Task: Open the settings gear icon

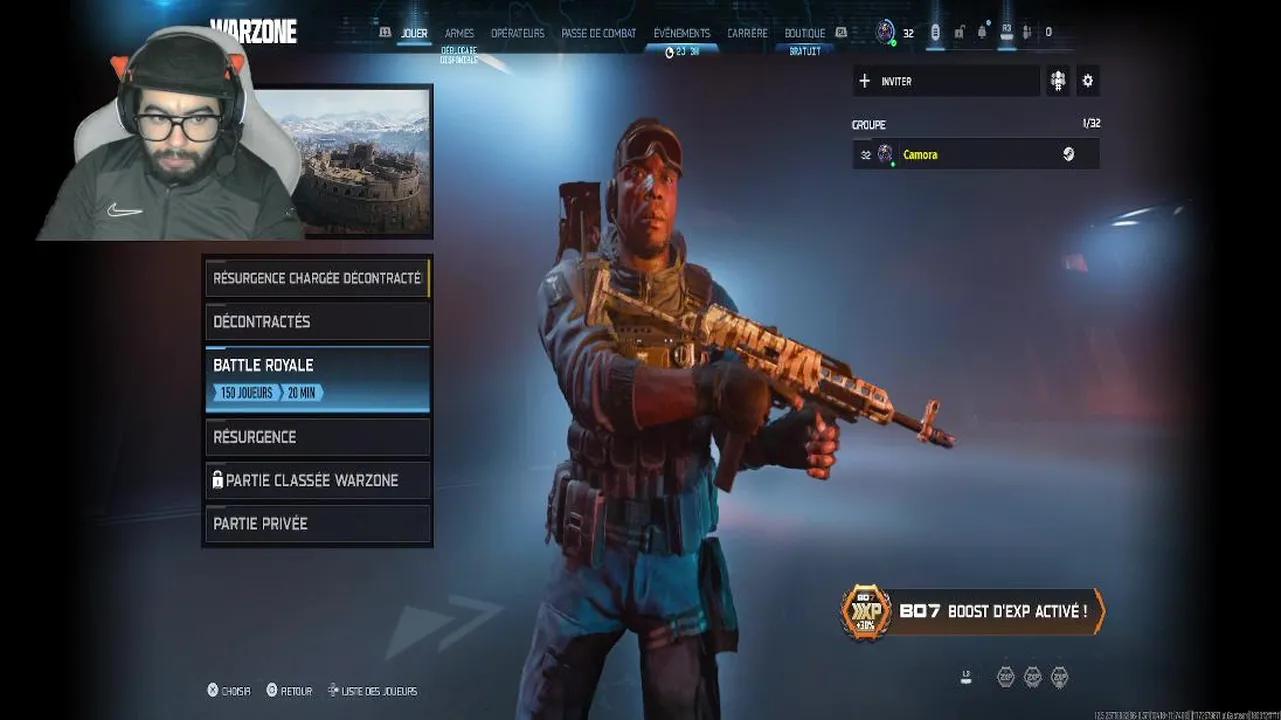Action: [x=1087, y=80]
